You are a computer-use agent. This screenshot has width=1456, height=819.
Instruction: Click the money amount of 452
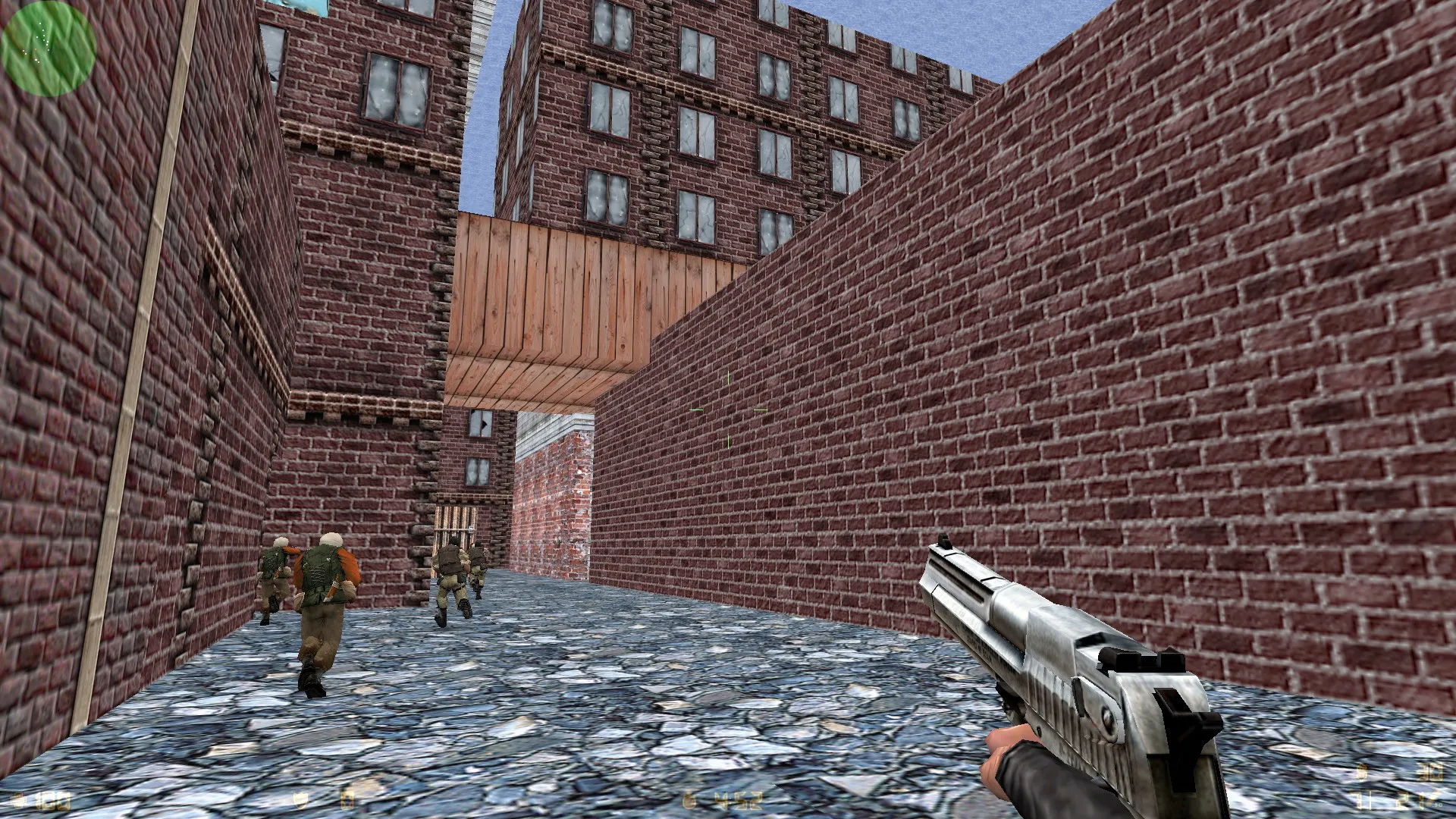(739, 800)
